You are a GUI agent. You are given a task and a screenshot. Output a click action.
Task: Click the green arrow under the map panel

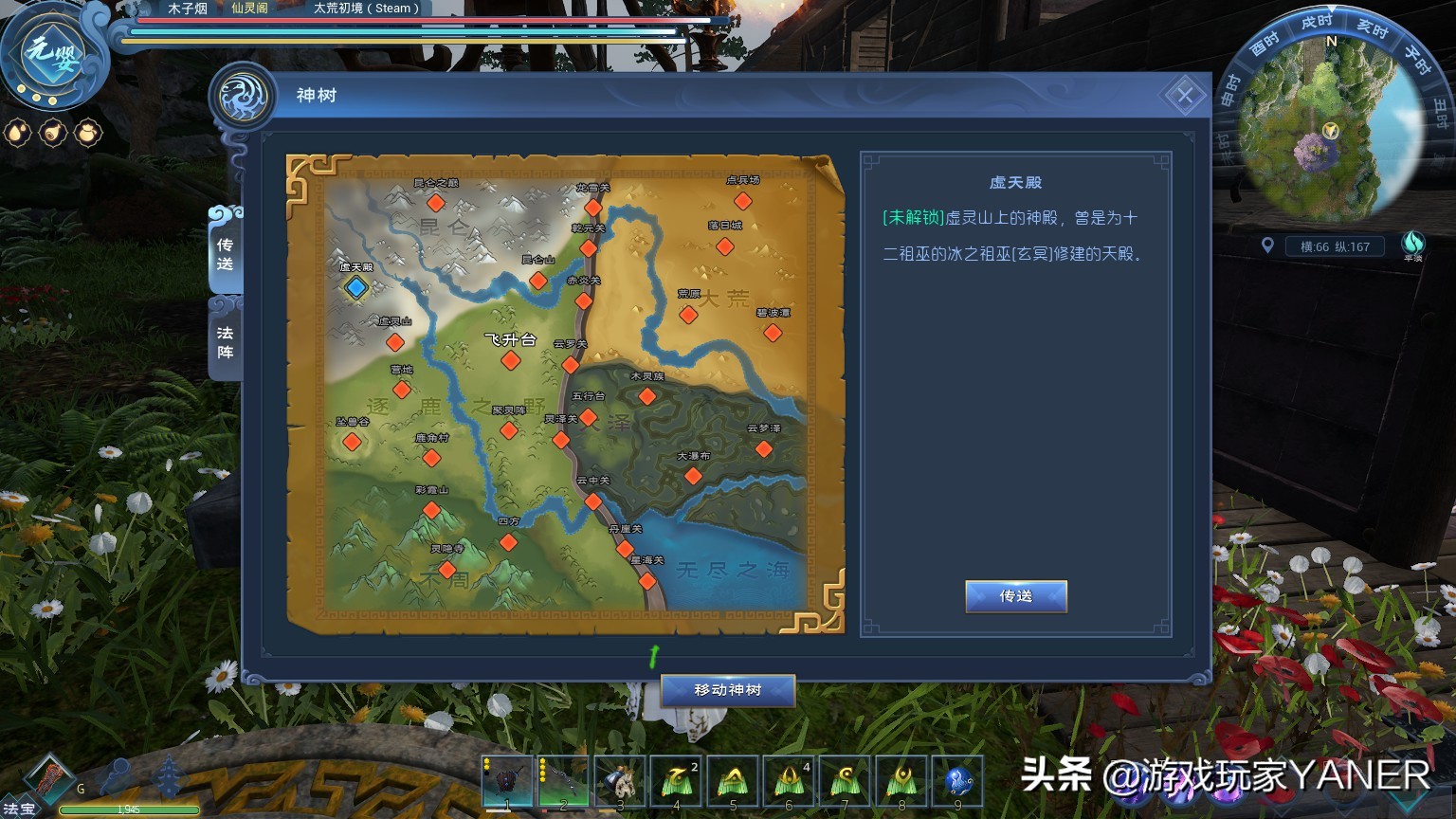coord(651,657)
